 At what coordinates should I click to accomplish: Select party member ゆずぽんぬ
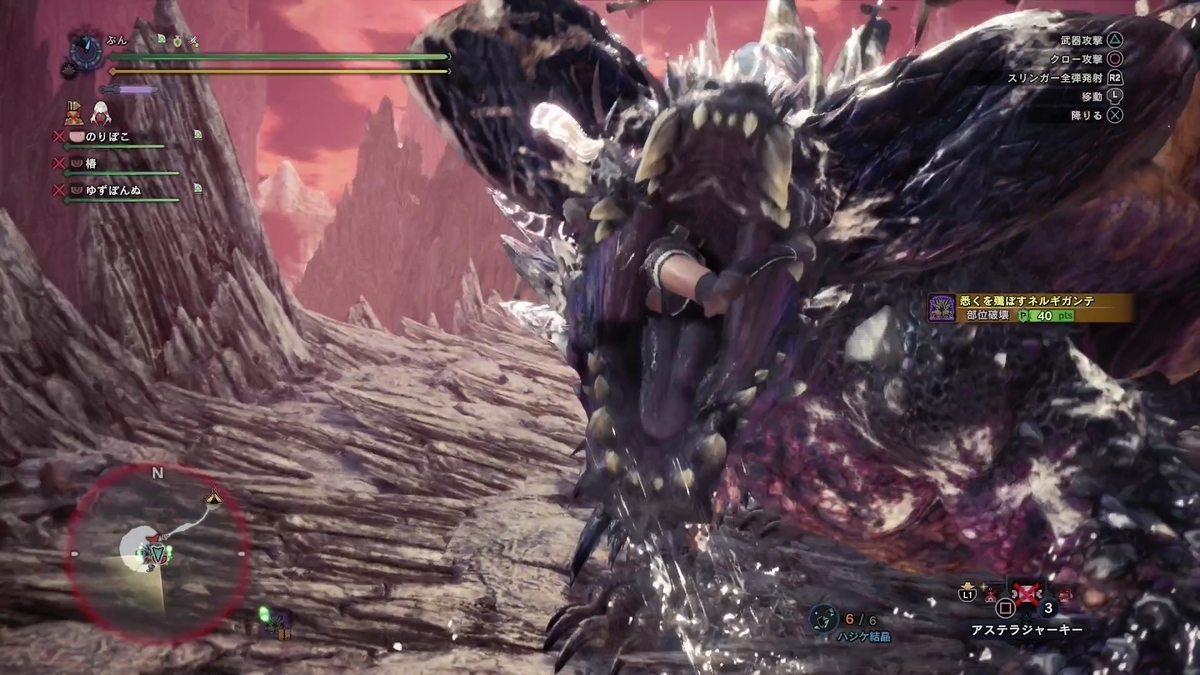tap(116, 189)
